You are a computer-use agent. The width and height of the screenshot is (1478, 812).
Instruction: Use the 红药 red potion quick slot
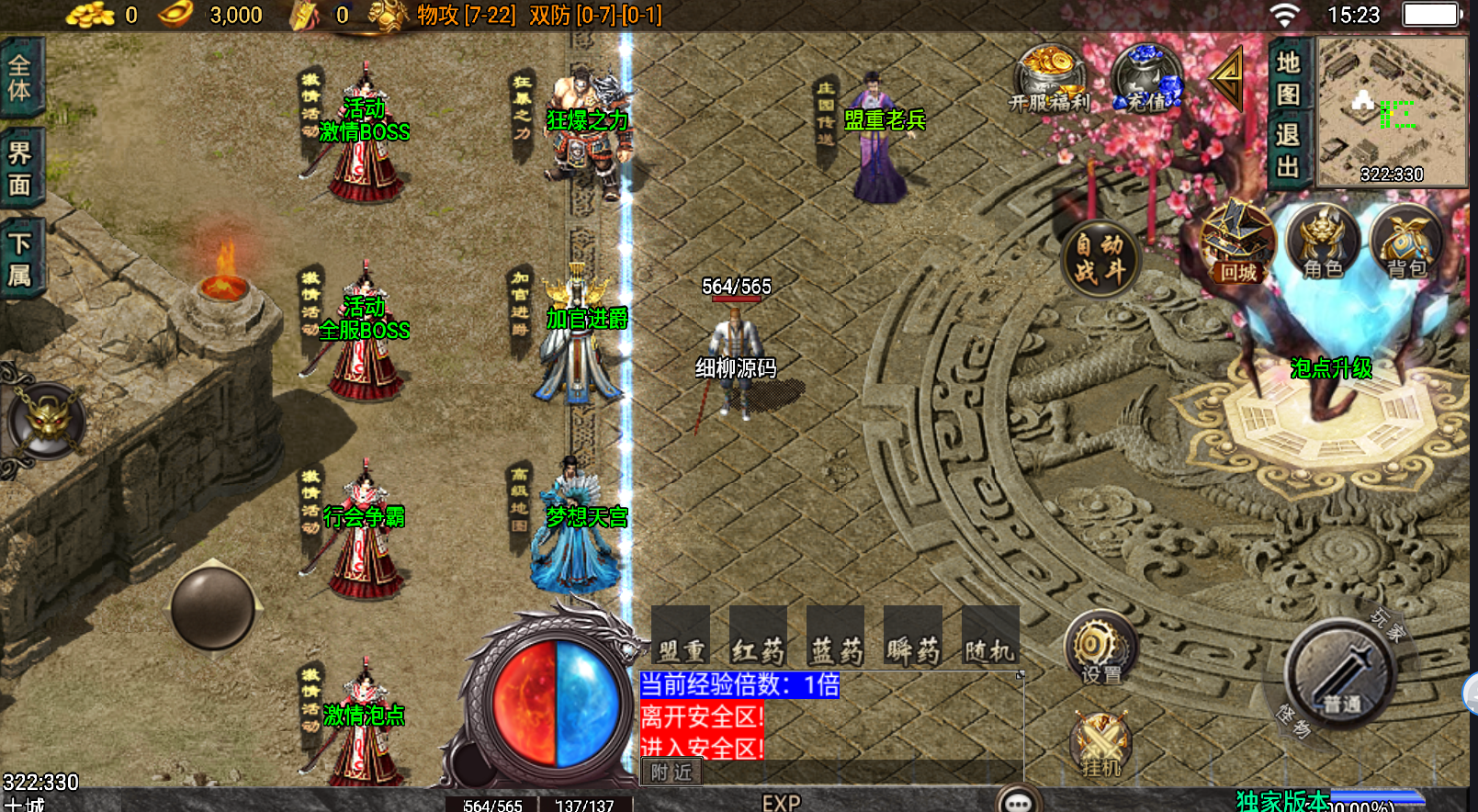pyautogui.click(x=758, y=637)
